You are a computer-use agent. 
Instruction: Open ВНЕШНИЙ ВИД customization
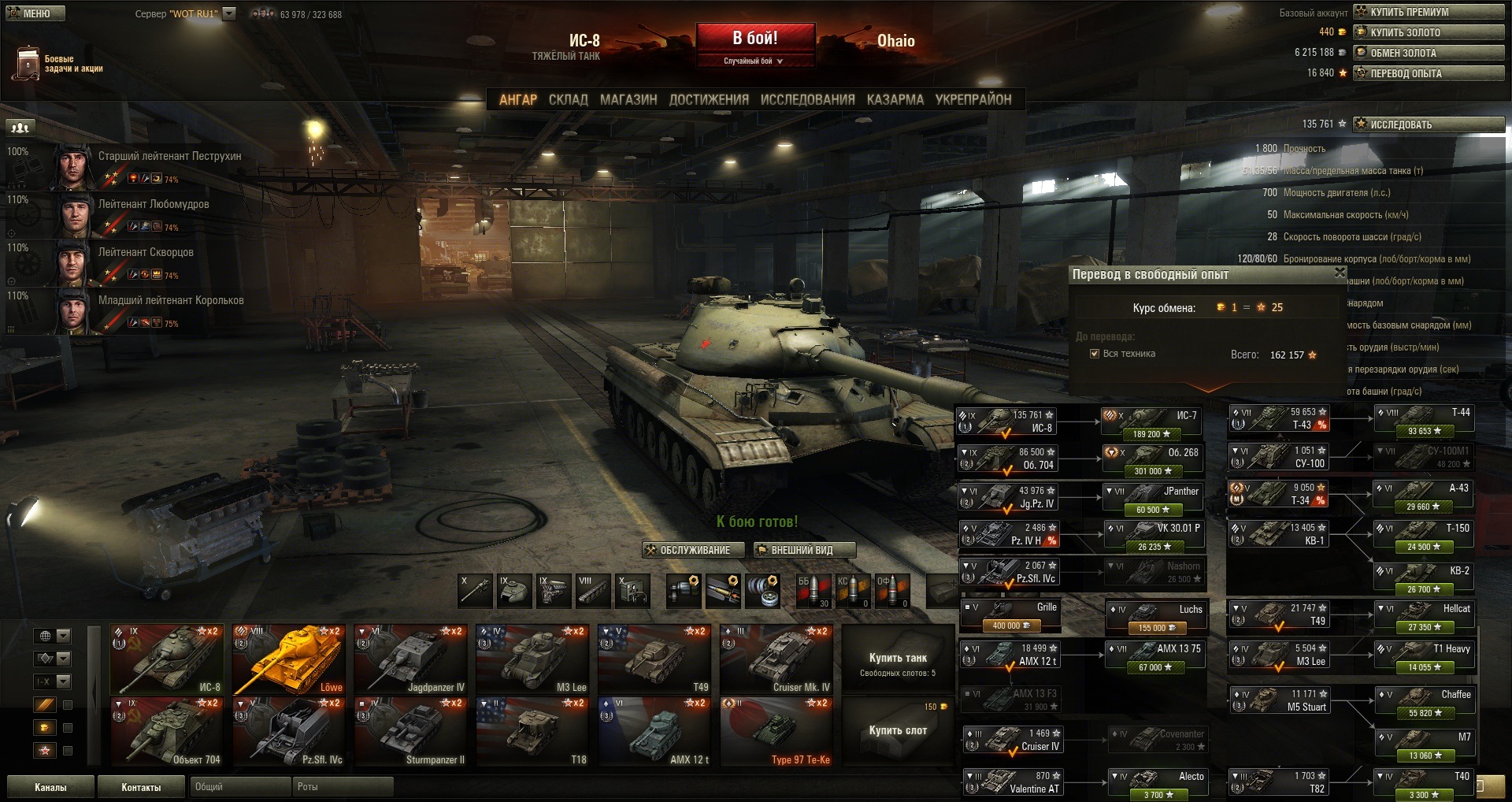(803, 550)
